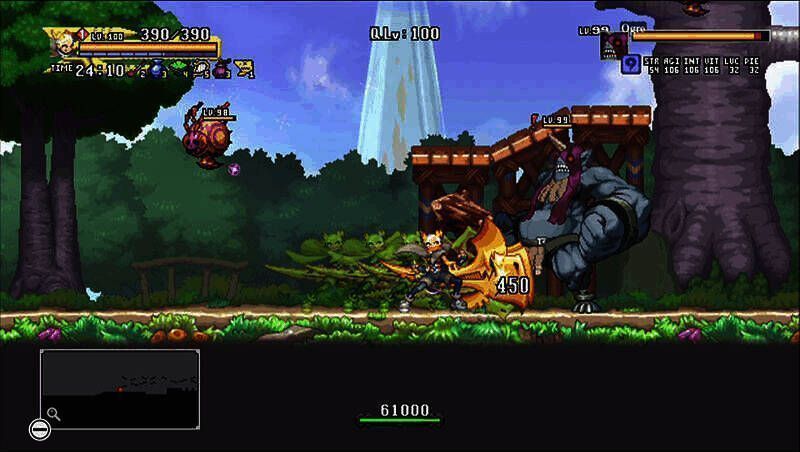Select the yellow scroll item
The width and height of the screenshot is (800, 452).
[x=244, y=70]
